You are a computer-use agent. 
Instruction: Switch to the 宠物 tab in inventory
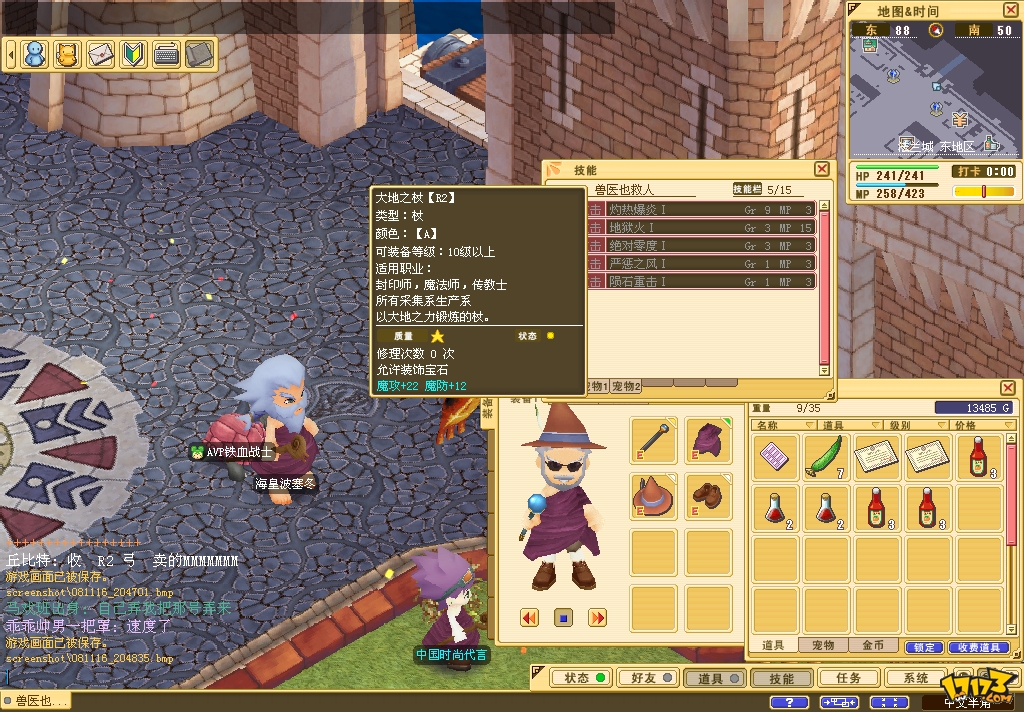pos(823,646)
